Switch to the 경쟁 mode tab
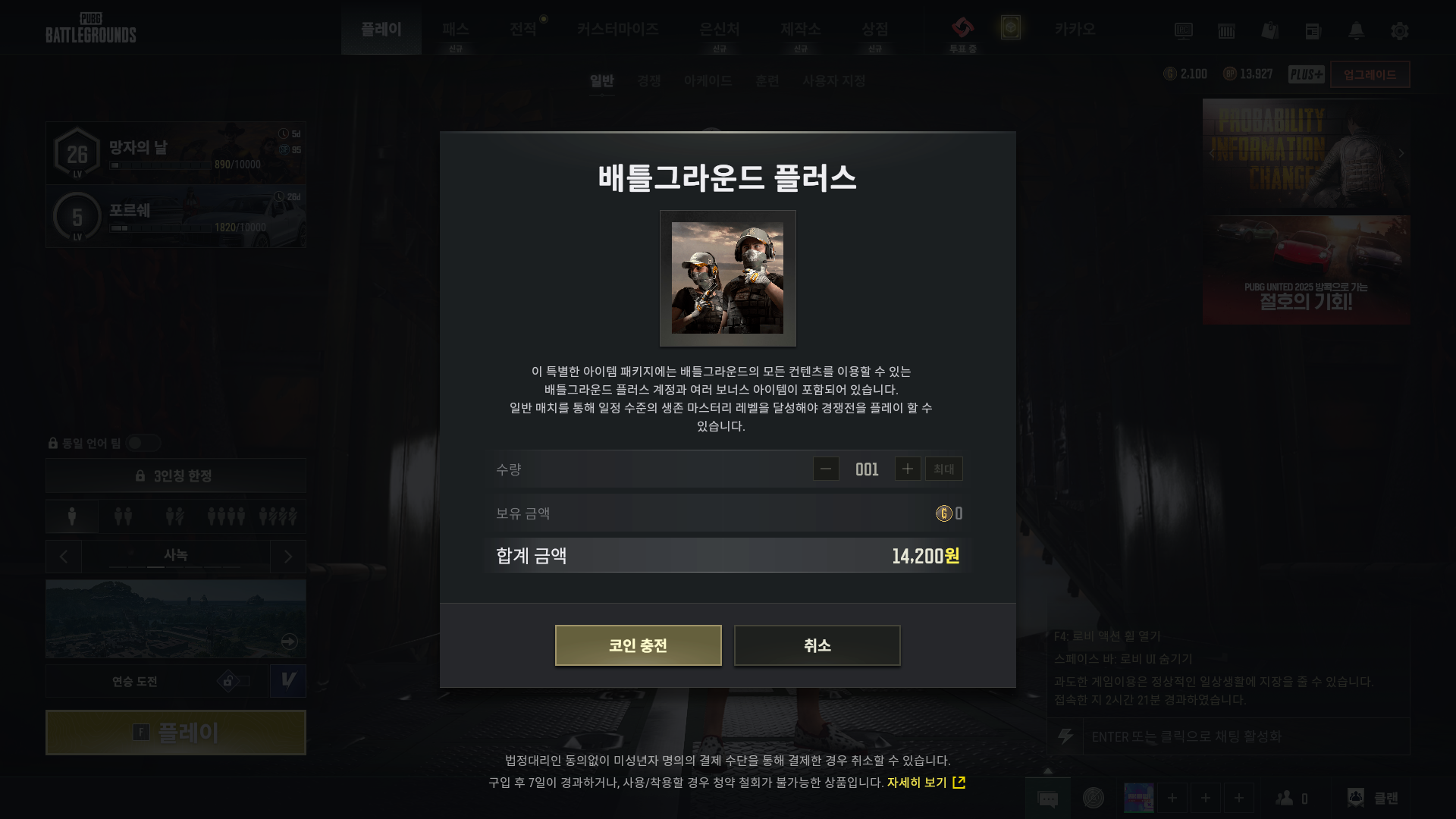1456x819 pixels. coord(648,80)
